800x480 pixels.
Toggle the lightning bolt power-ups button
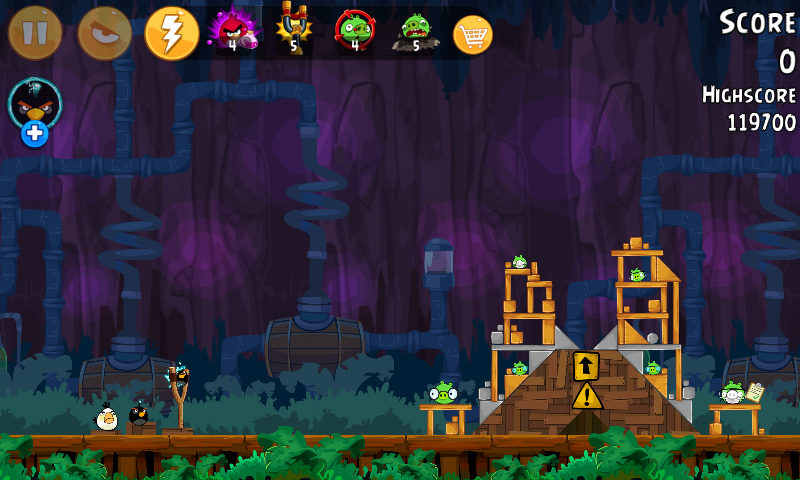coord(172,33)
